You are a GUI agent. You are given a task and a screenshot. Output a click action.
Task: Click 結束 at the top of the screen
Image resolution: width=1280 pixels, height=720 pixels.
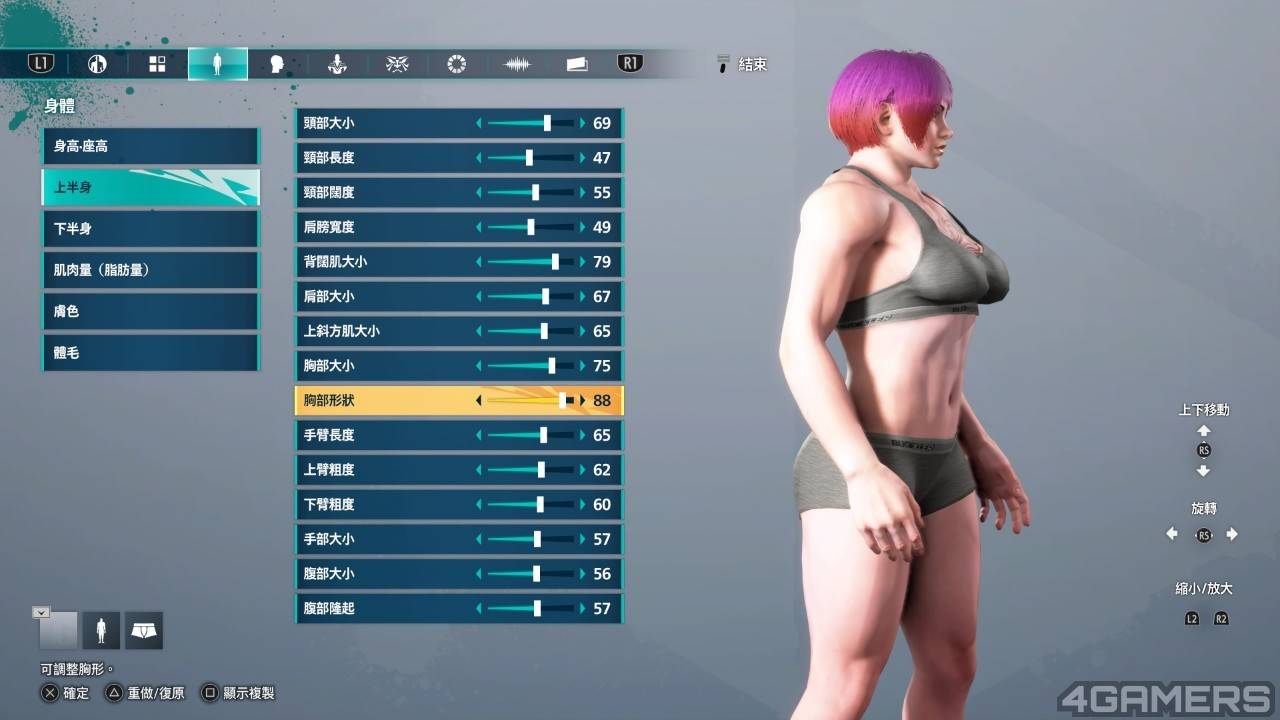click(x=750, y=64)
